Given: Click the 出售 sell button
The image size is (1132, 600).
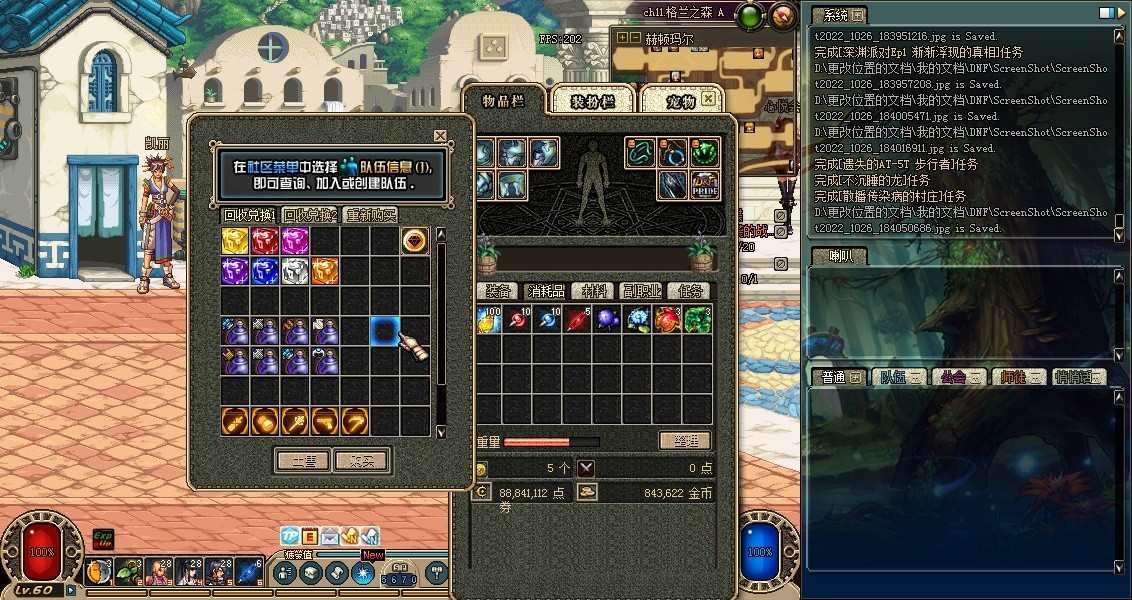Looking at the screenshot, I should (x=302, y=461).
